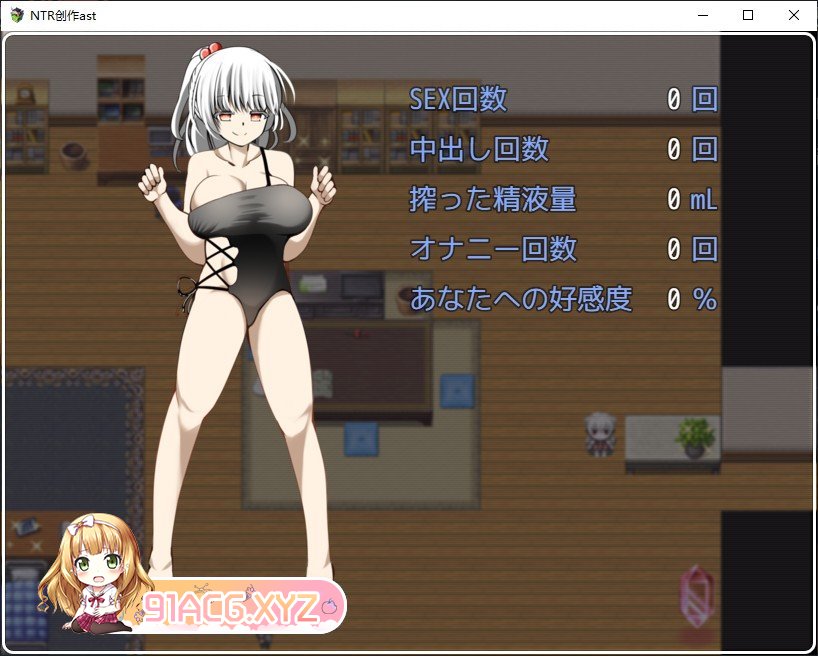Image resolution: width=818 pixels, height=656 pixels.
Task: Close the NTR game window
Action: [x=793, y=15]
